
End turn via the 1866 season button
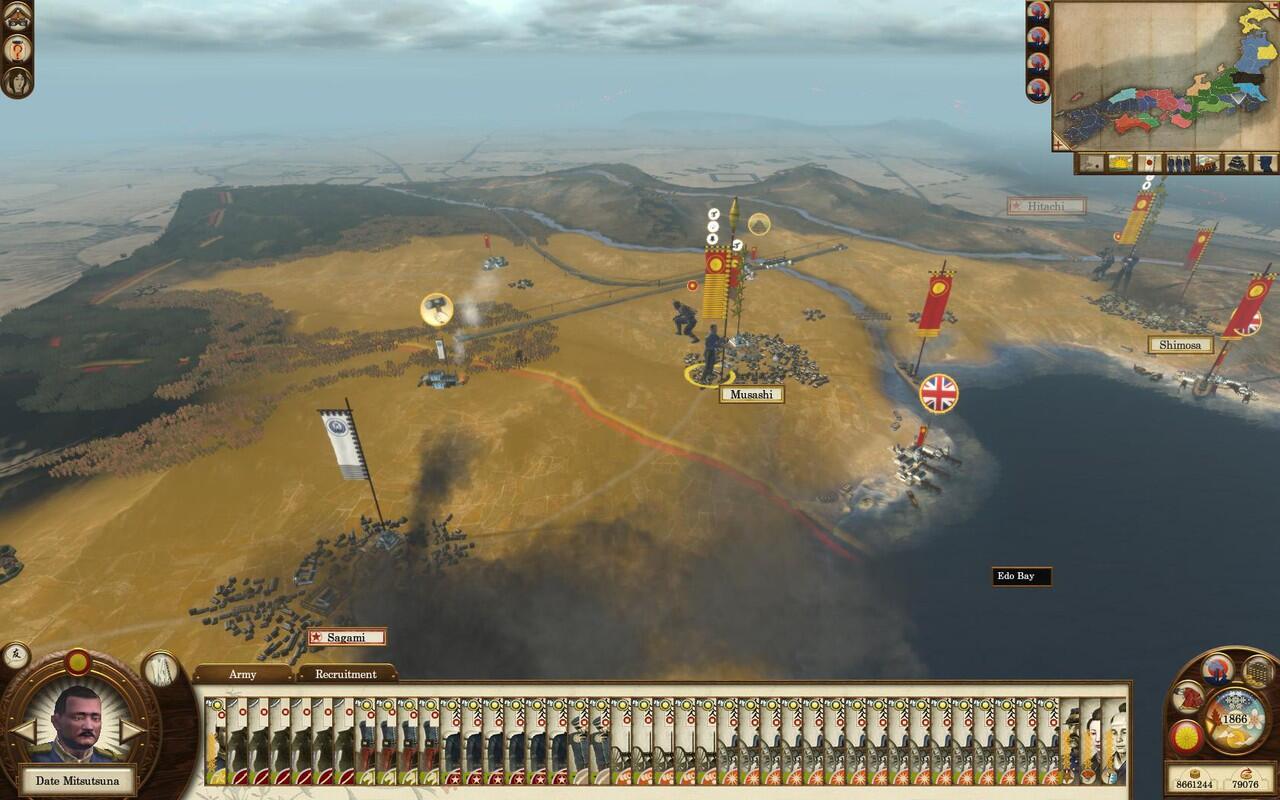click(x=1236, y=719)
